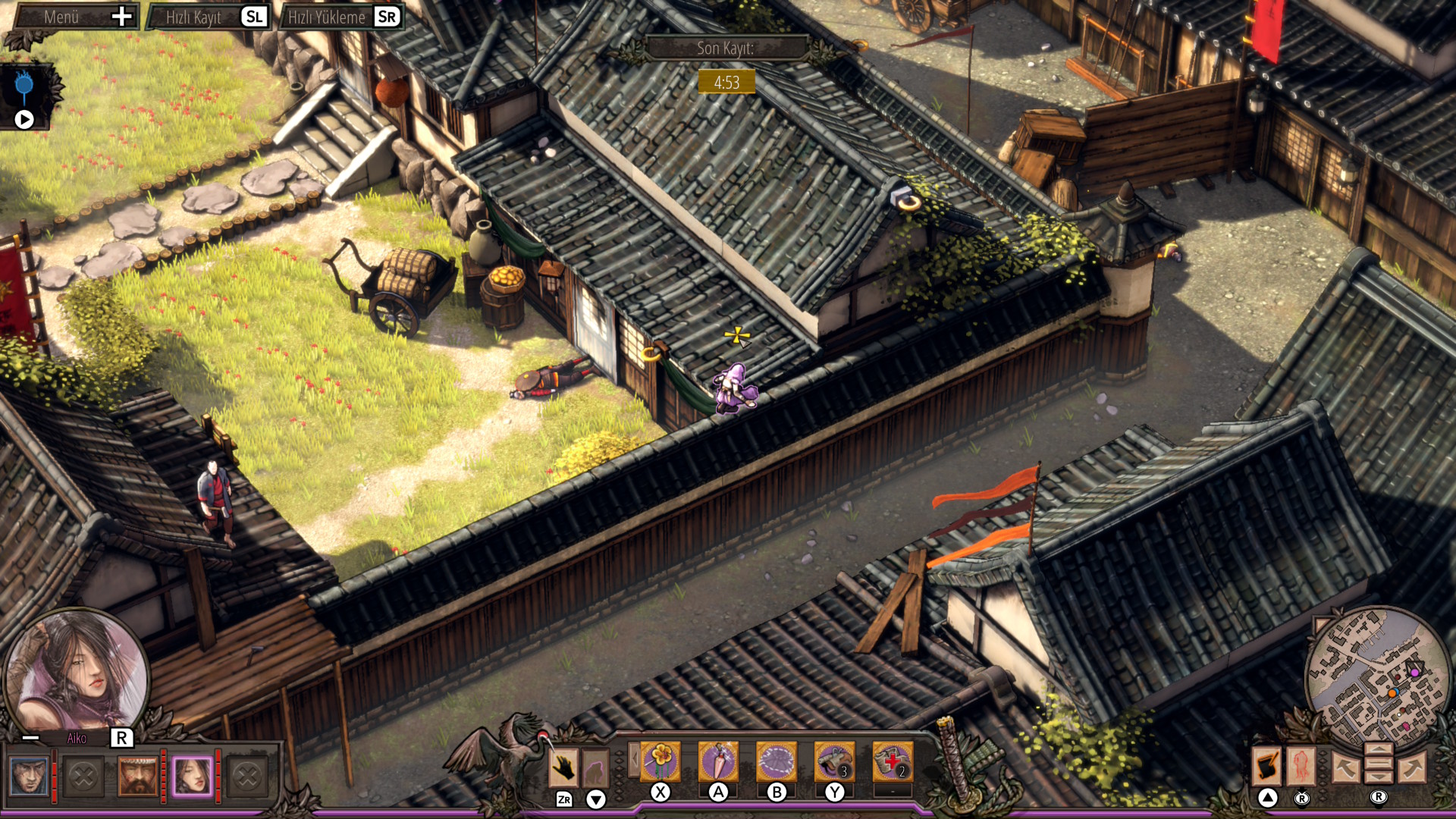Click the crouching figure stance icon
The image size is (1456, 819).
coord(595,769)
